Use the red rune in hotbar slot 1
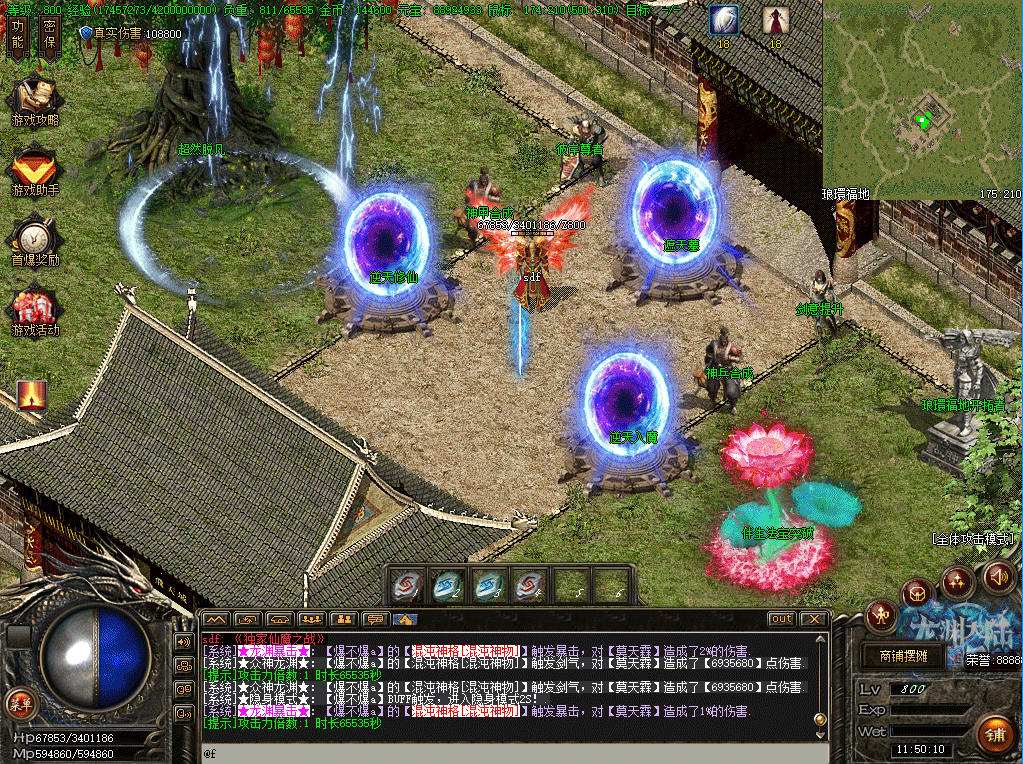 (409, 586)
